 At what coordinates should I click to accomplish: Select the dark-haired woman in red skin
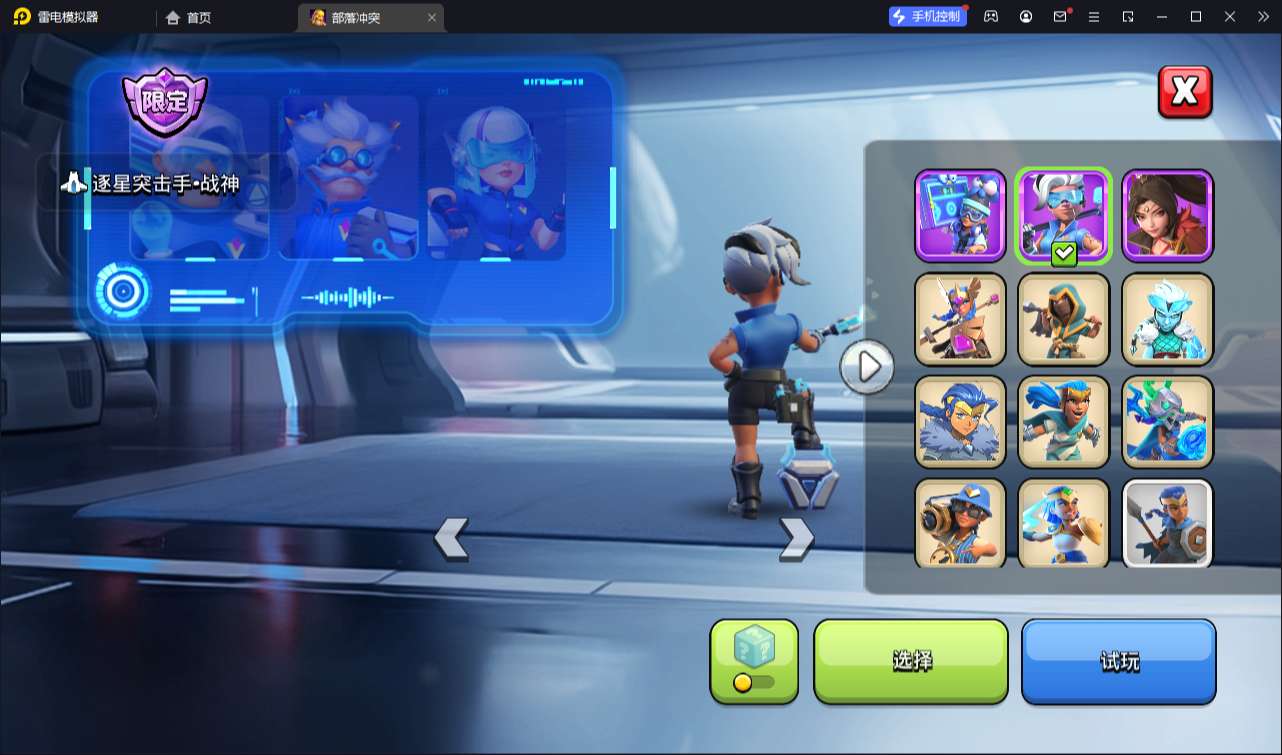click(x=1168, y=215)
